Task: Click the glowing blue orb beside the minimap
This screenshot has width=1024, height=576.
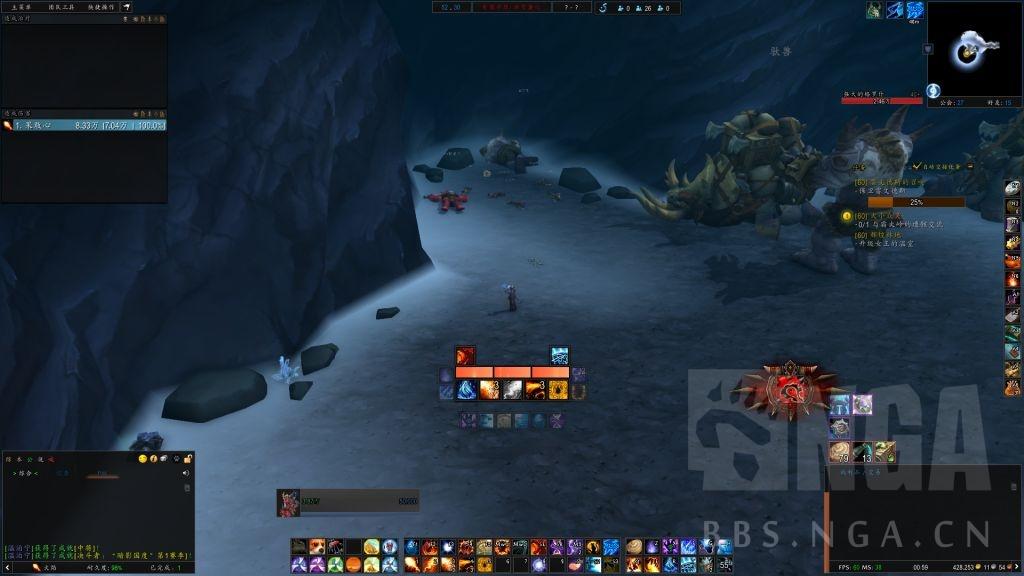Action: (933, 91)
